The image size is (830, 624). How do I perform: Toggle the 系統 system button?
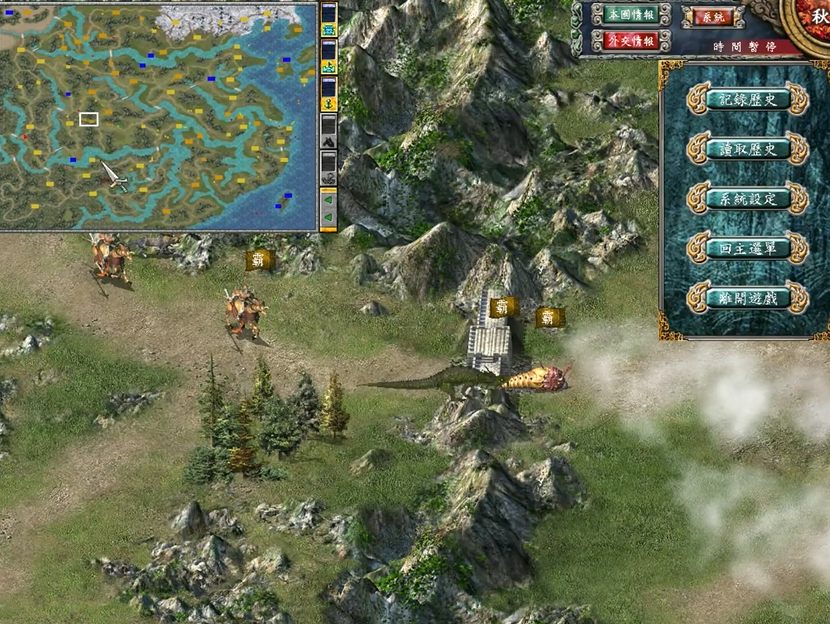[712, 17]
